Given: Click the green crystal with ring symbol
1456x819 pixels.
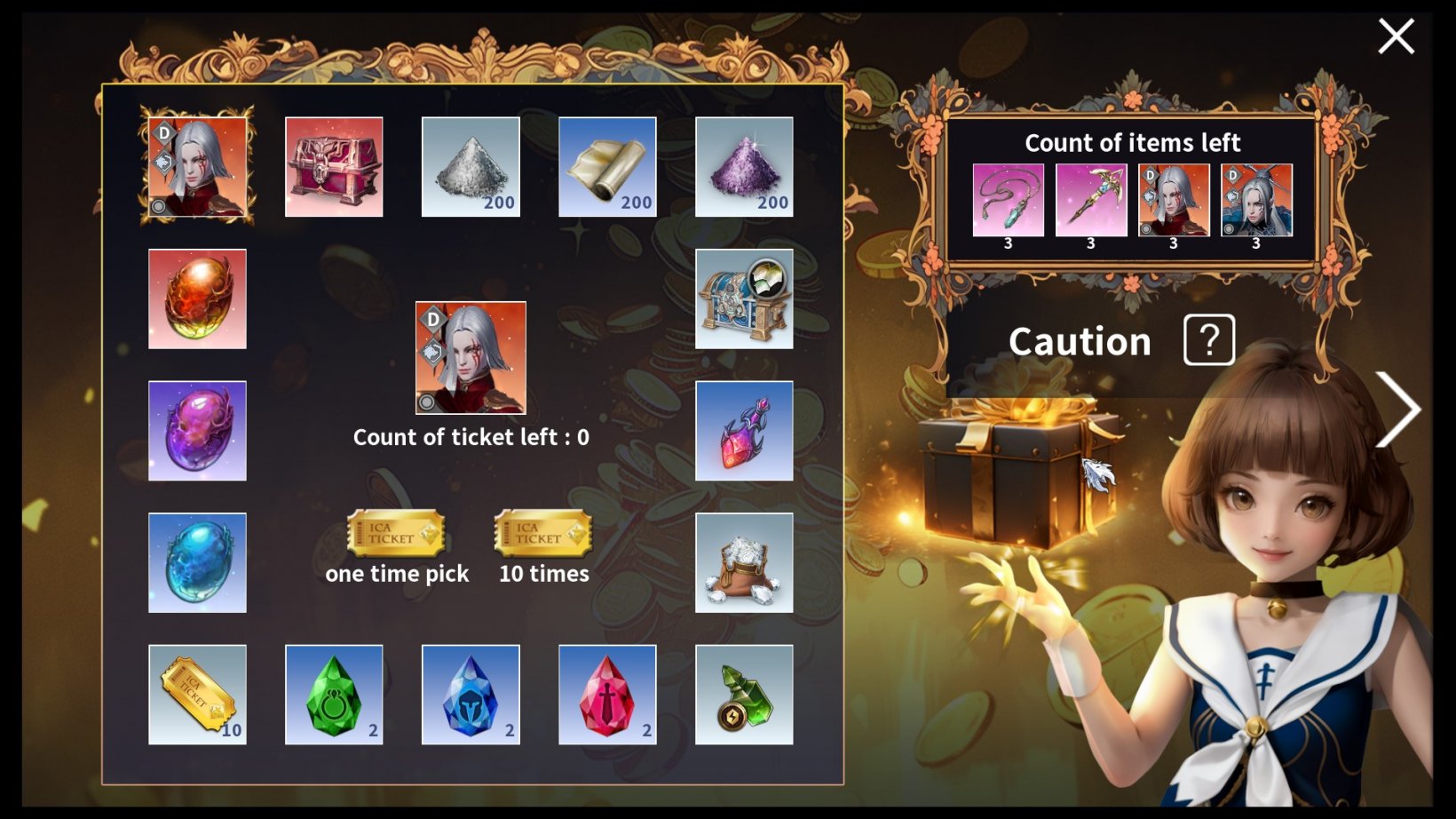Looking at the screenshot, I should (x=334, y=694).
